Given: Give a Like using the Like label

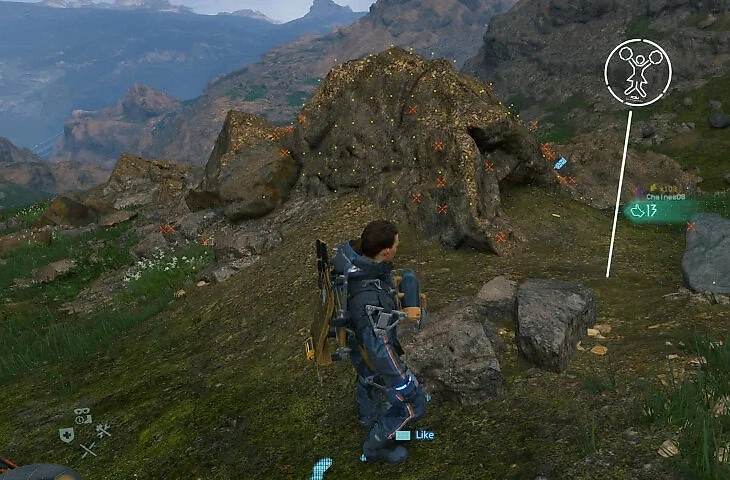Looking at the screenshot, I should [422, 435].
